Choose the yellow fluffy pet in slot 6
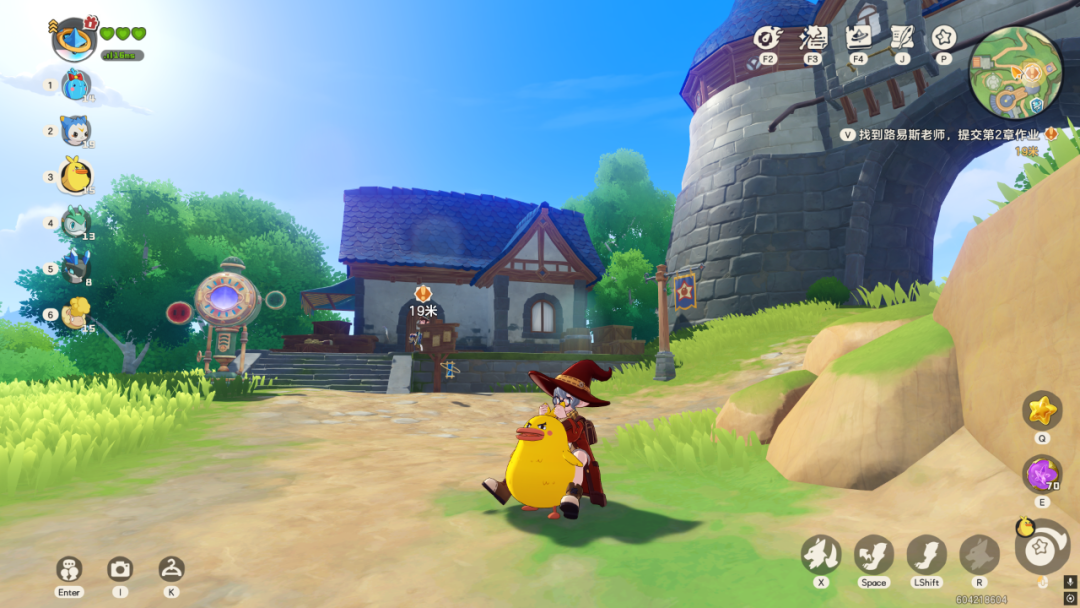 coord(76,314)
